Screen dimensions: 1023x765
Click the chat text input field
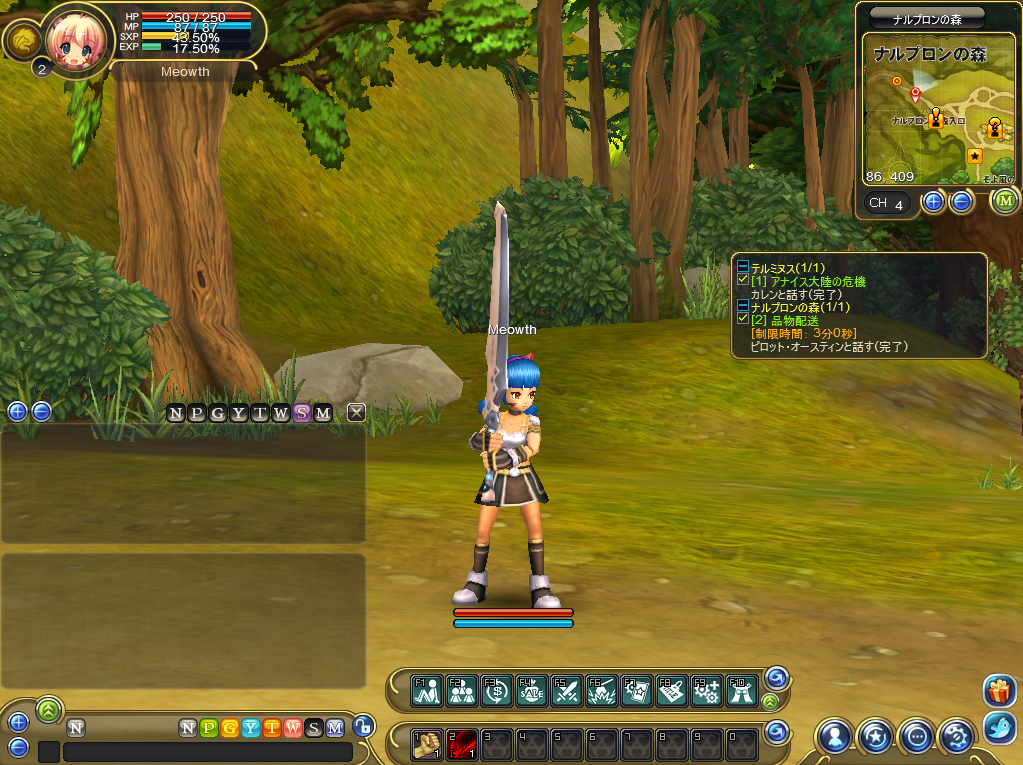pos(207,751)
